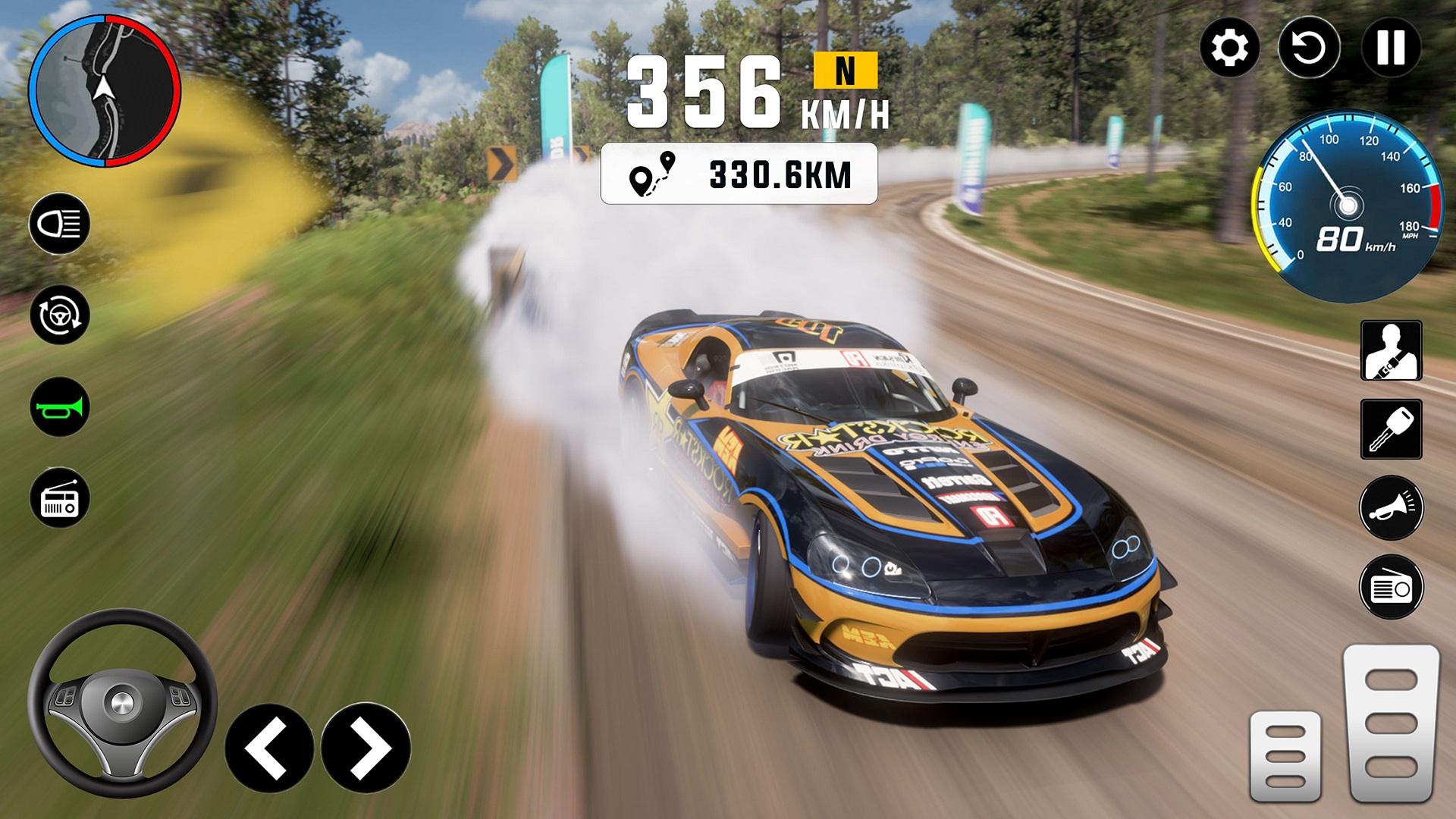Open the game settings gear
Image resolution: width=1456 pixels, height=819 pixels.
pyautogui.click(x=1230, y=49)
